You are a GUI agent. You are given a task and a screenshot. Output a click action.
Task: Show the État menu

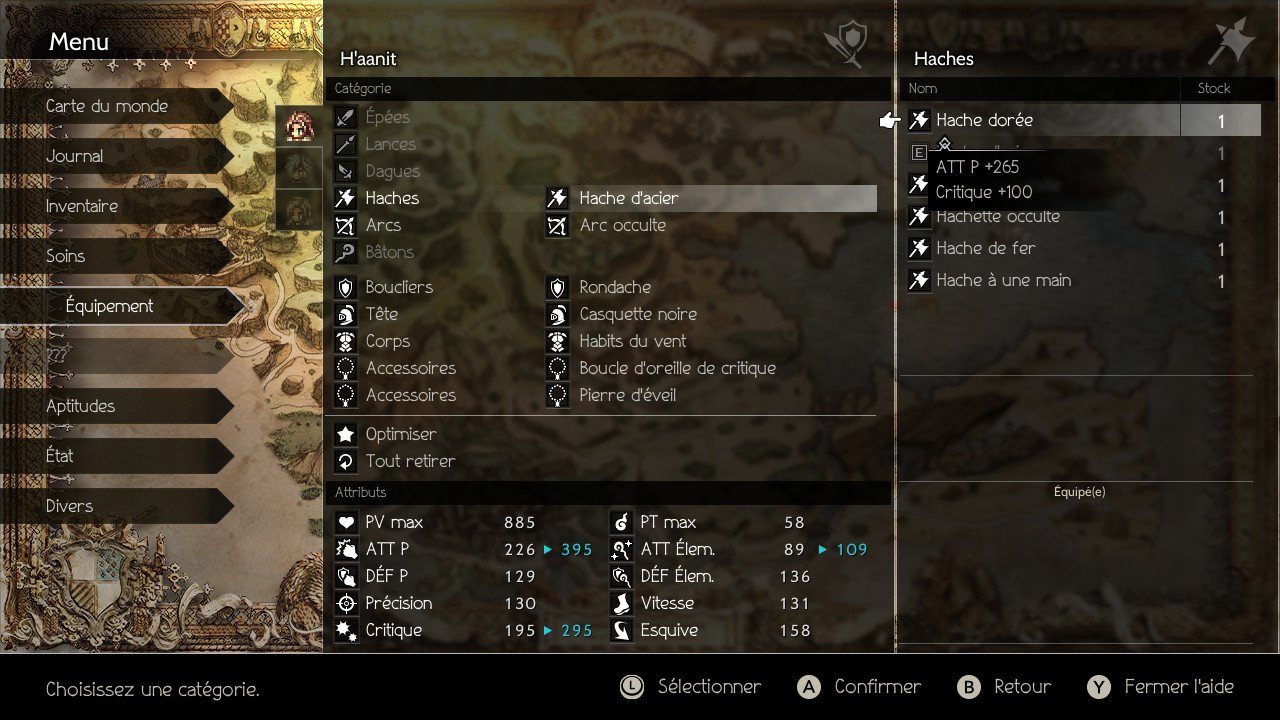(60, 456)
